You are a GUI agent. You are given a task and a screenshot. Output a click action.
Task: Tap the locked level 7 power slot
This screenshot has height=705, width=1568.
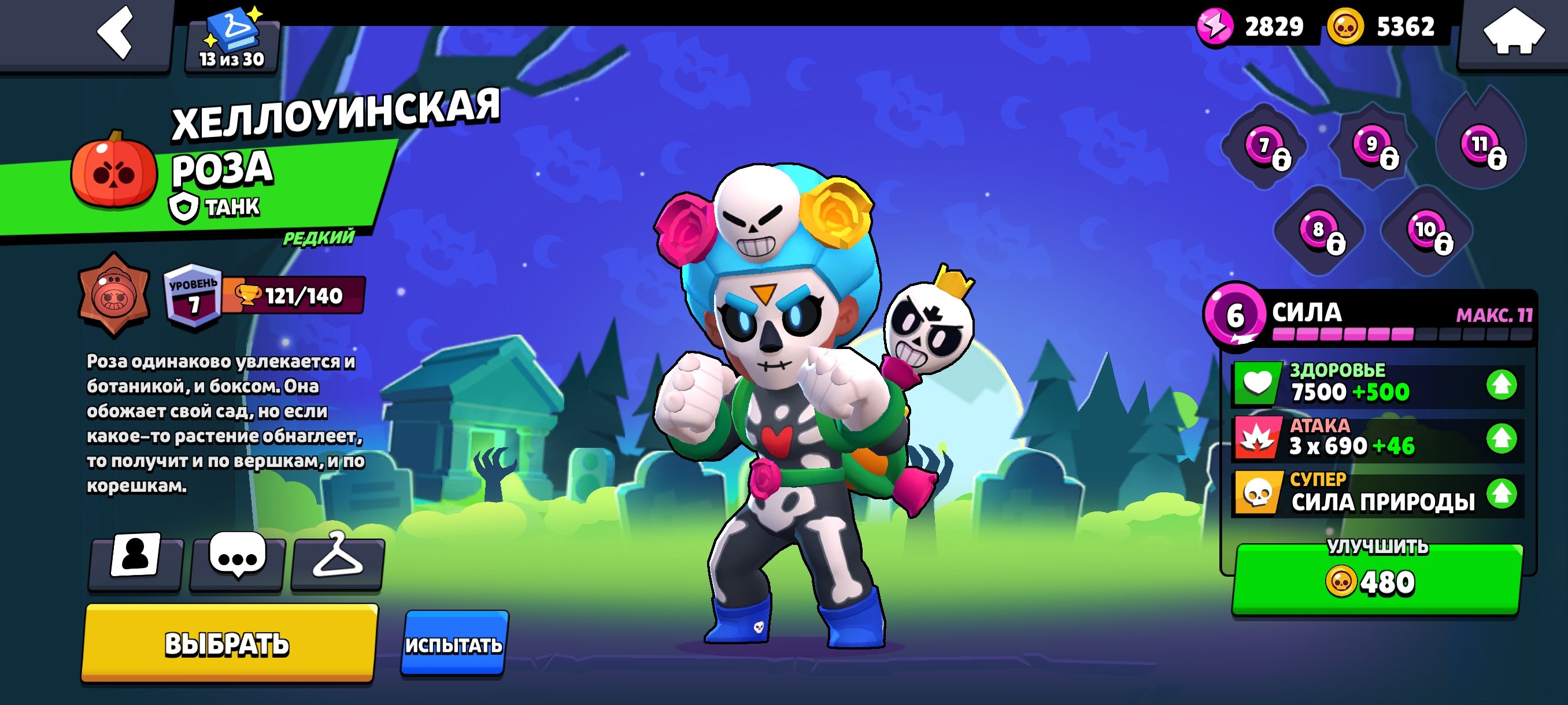1265,146
